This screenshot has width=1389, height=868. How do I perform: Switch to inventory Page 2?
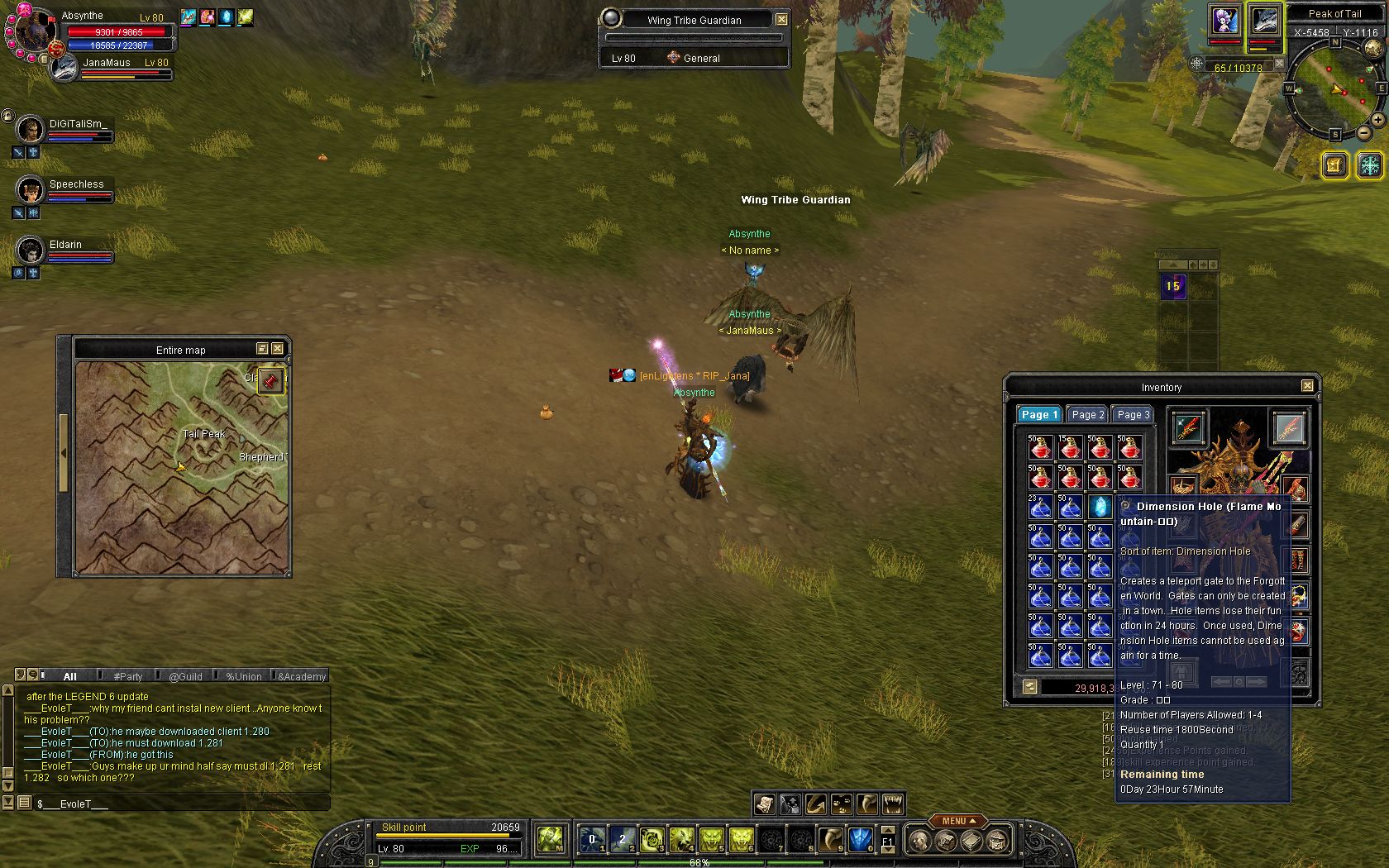click(1086, 415)
